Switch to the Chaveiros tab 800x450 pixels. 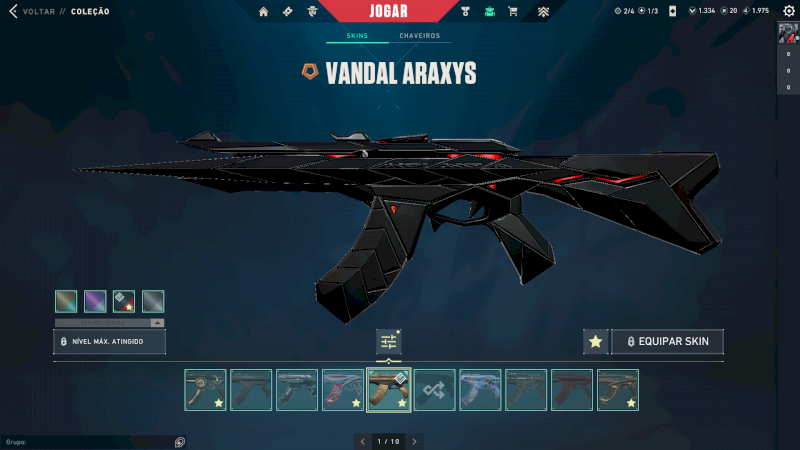(420, 36)
